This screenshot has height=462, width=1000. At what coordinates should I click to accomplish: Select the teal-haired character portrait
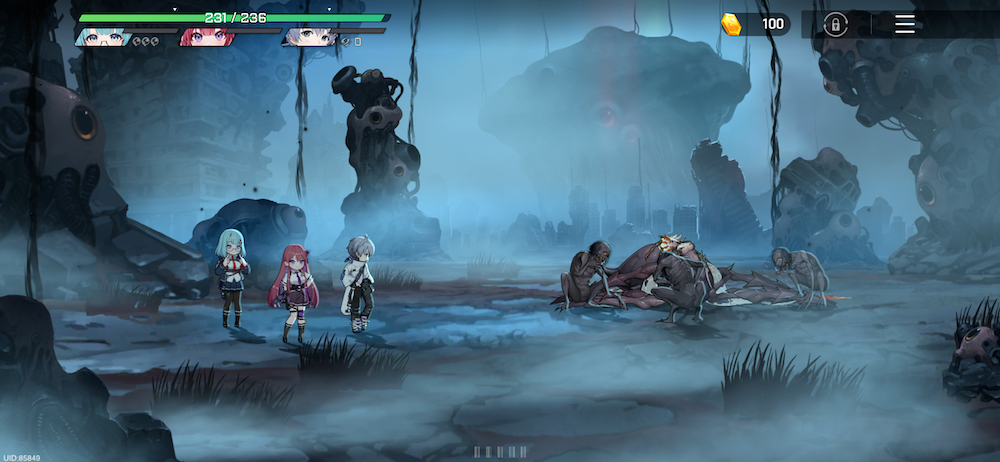(105, 37)
